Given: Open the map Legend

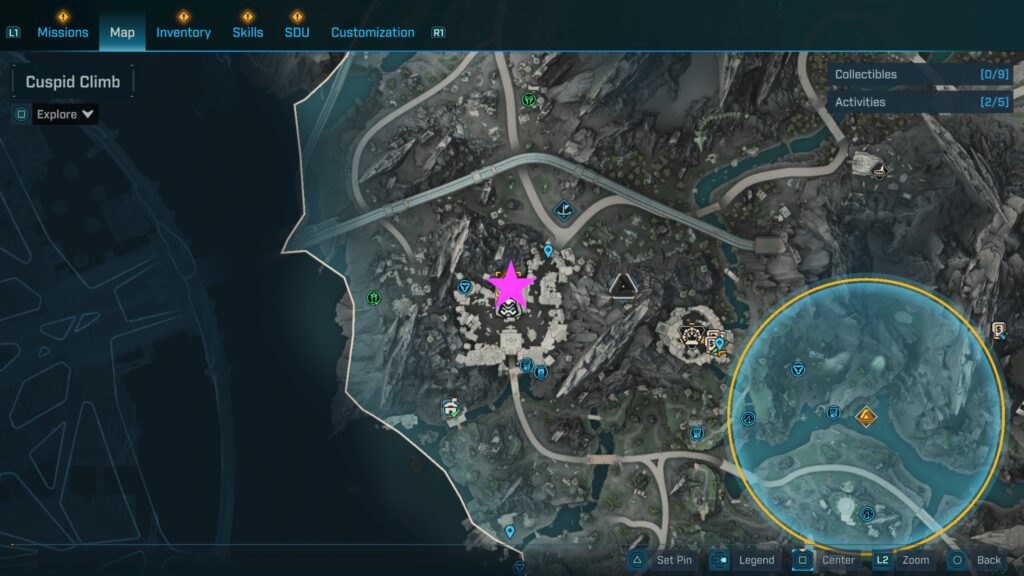Looking at the screenshot, I should (744, 560).
